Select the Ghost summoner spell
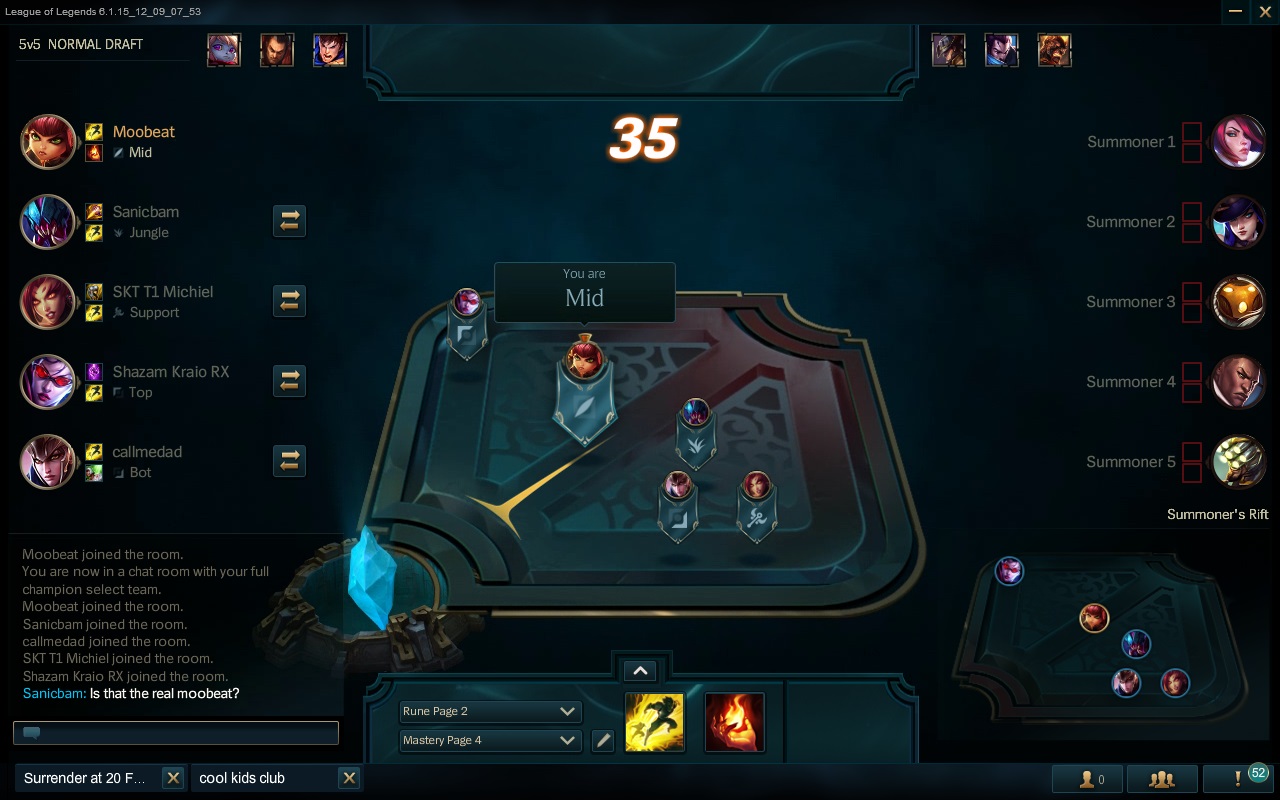 [x=655, y=722]
